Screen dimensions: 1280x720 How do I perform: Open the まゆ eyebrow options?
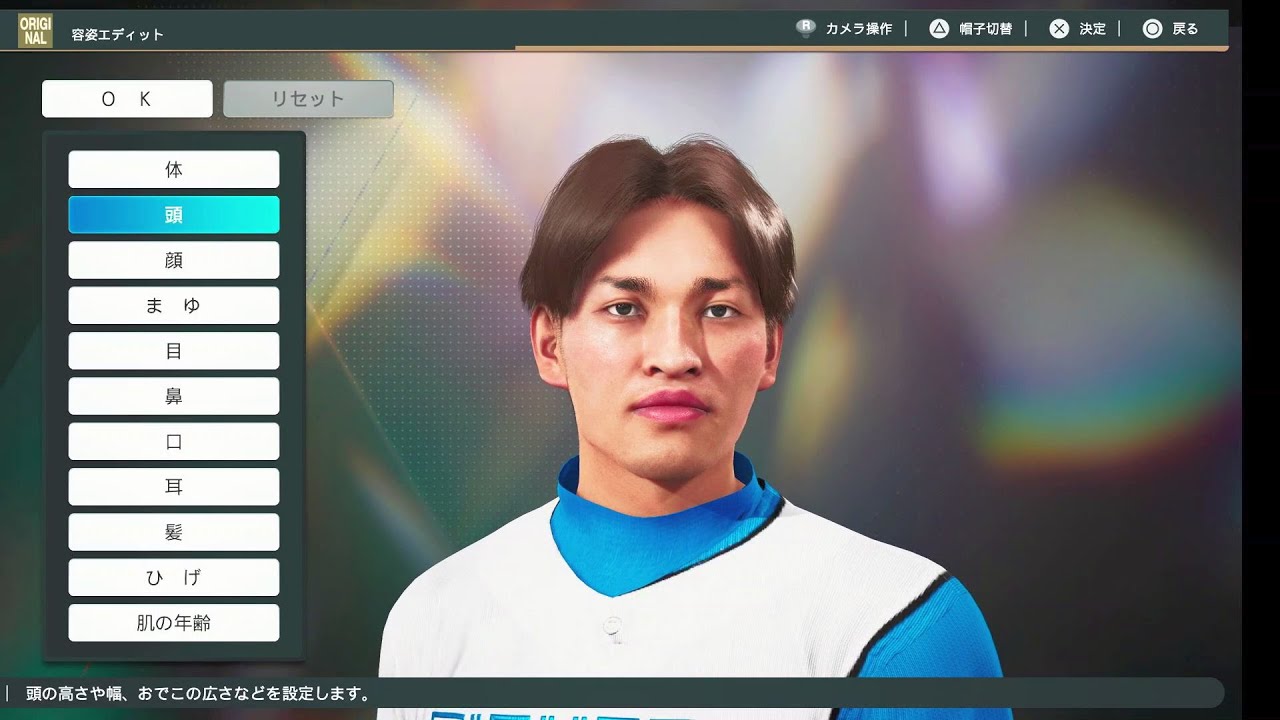[174, 306]
